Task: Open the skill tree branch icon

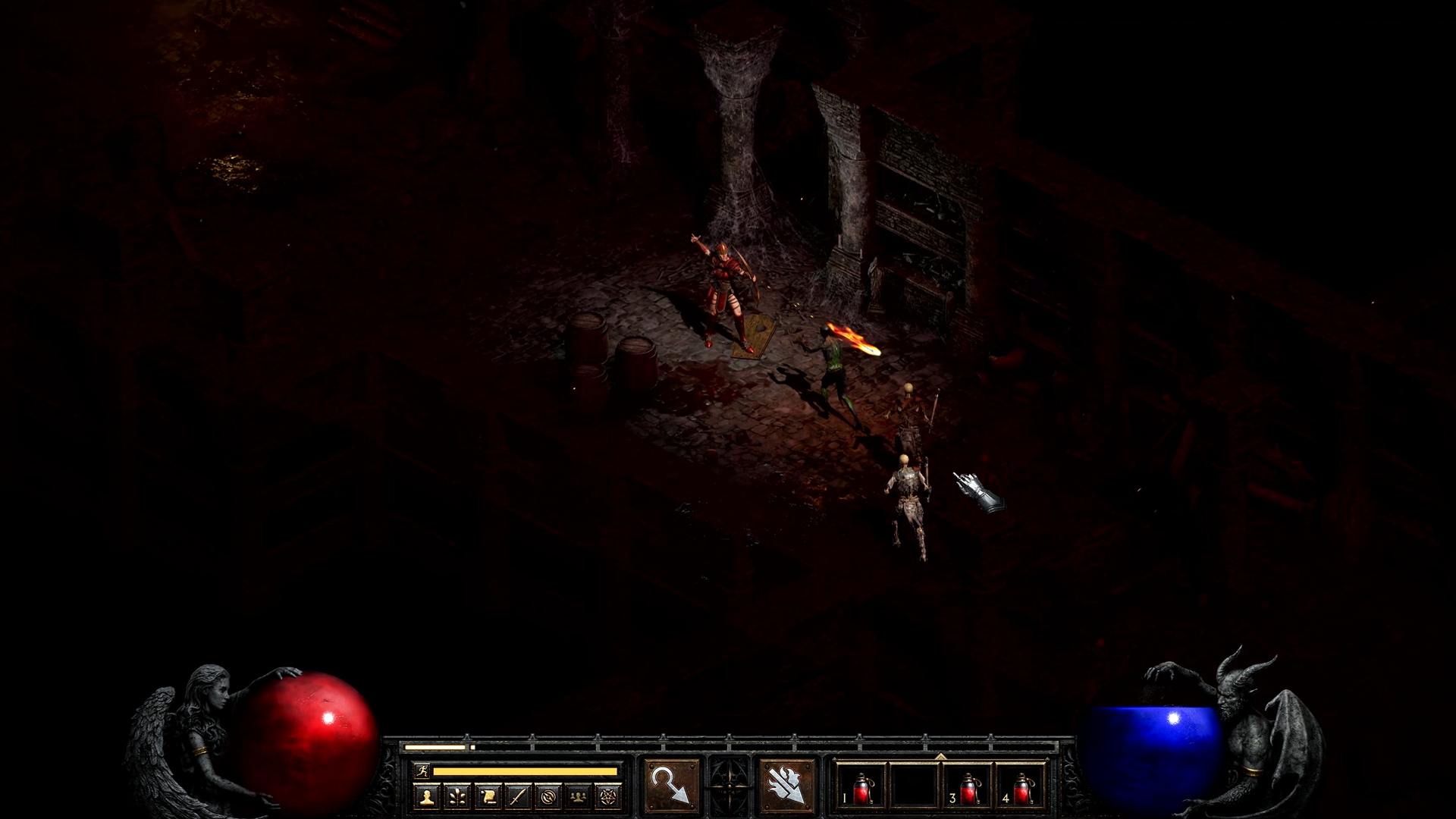Action: click(457, 796)
